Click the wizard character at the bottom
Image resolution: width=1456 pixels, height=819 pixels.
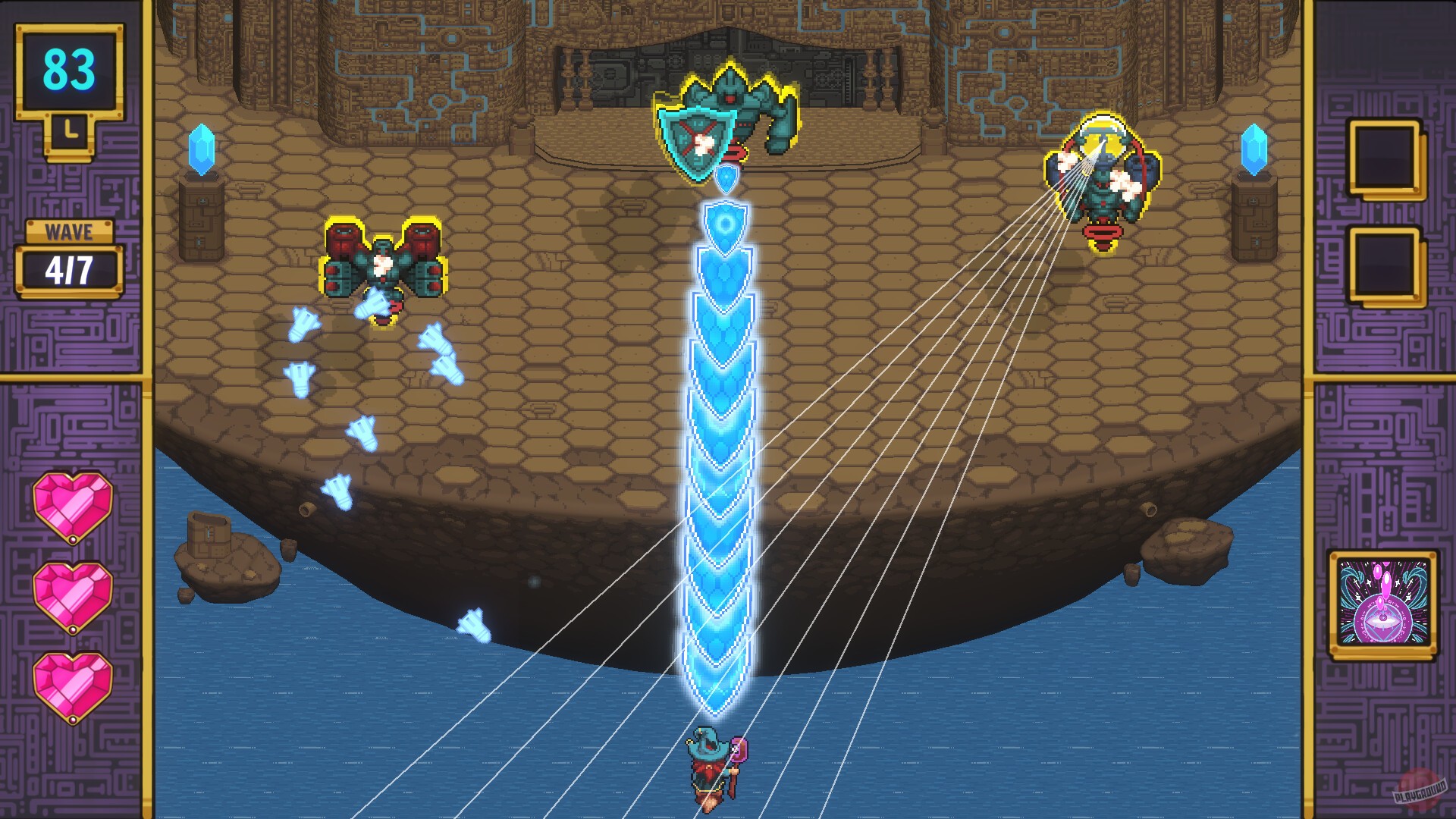[x=711, y=770]
